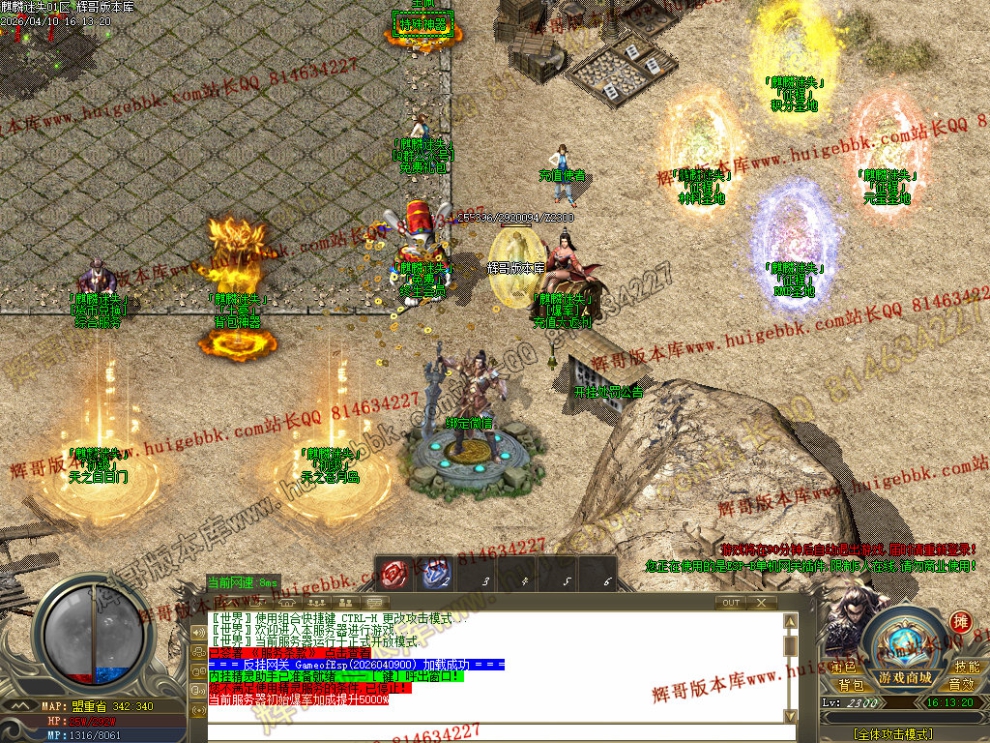Toggle the 音效 sound setting

961,685
